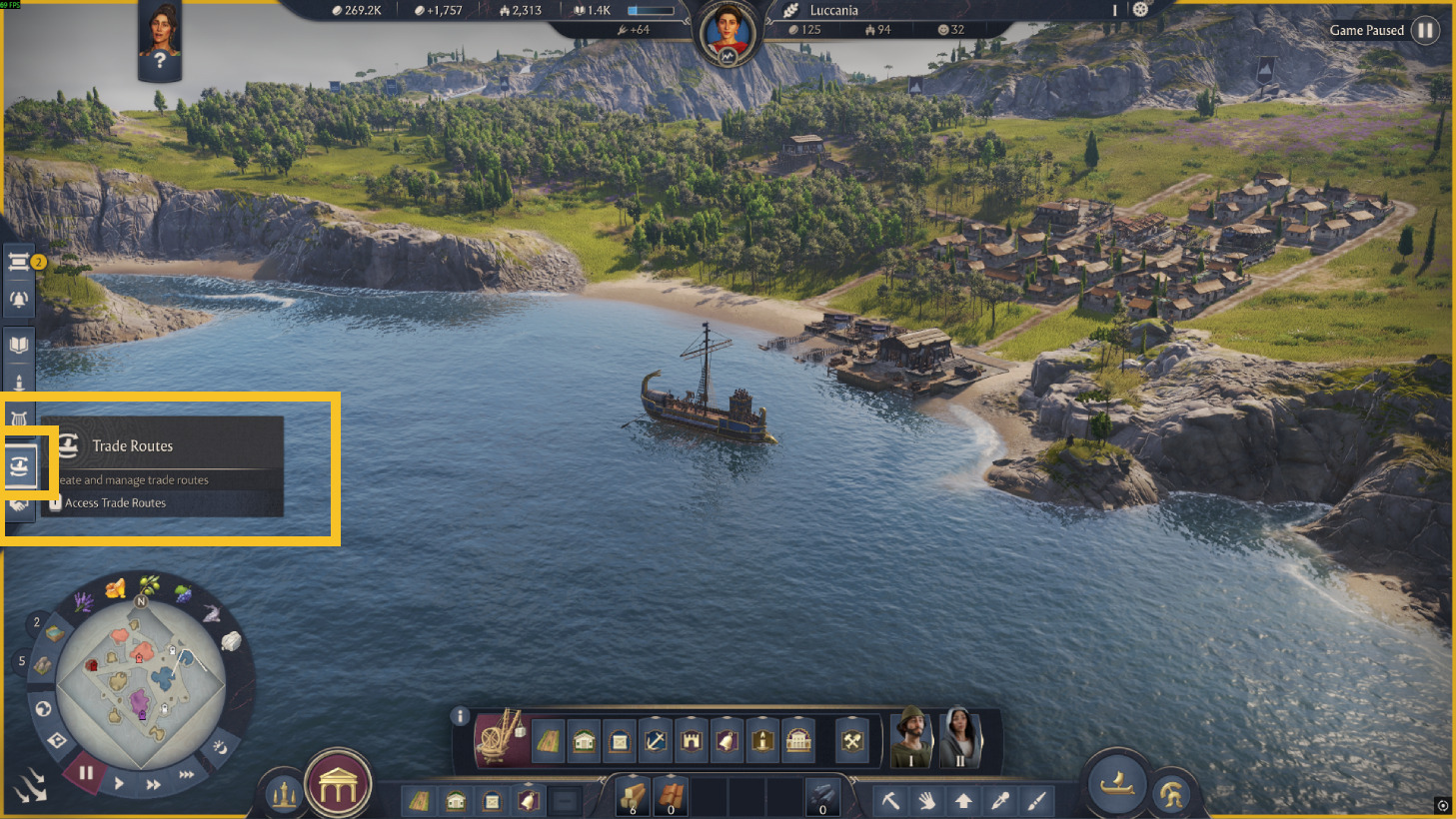
Task: Click the pause speed control by minimap
Action: [86, 772]
